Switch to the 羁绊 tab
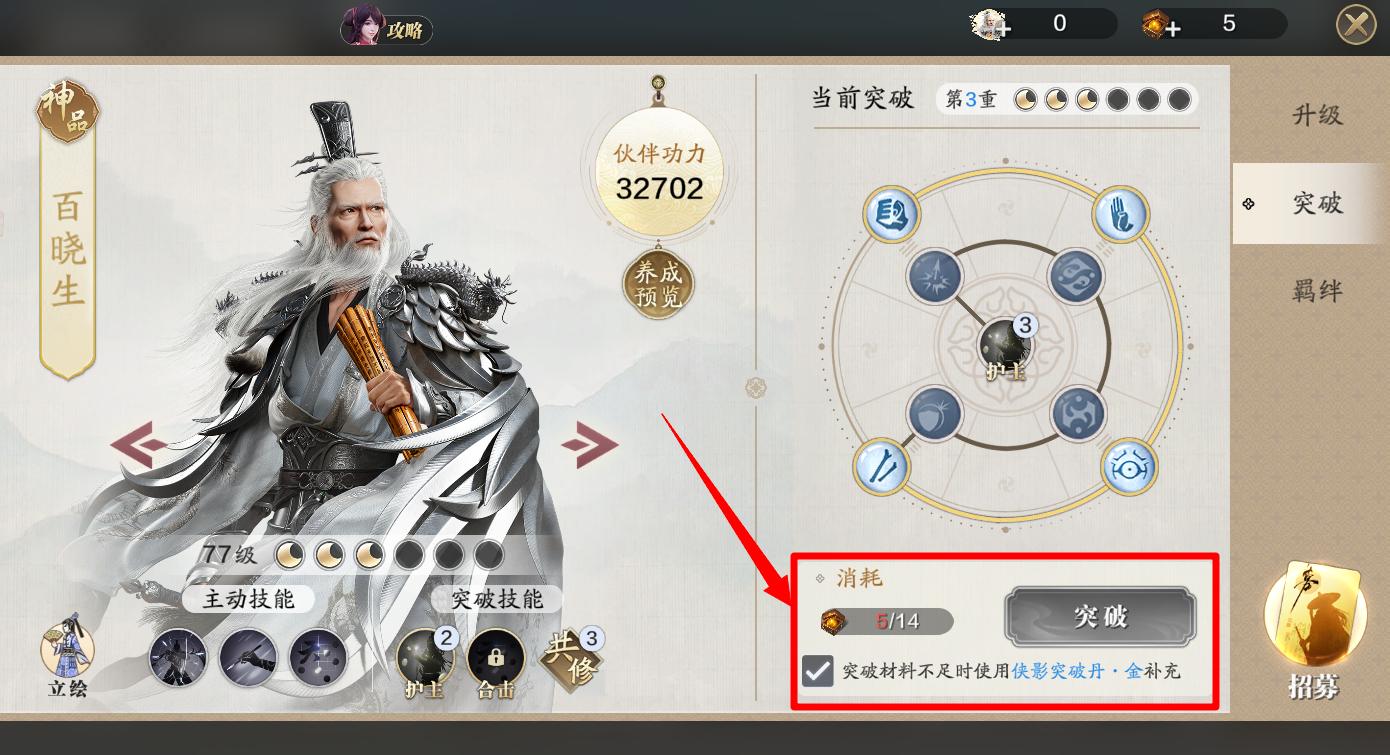 [1319, 291]
